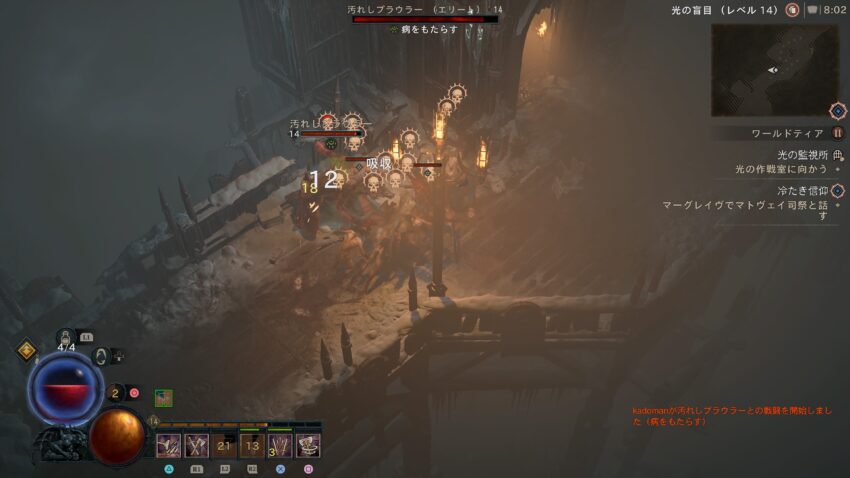The width and height of the screenshot is (850, 478).
Task: Click the World Tier II badge
Action: click(x=838, y=133)
